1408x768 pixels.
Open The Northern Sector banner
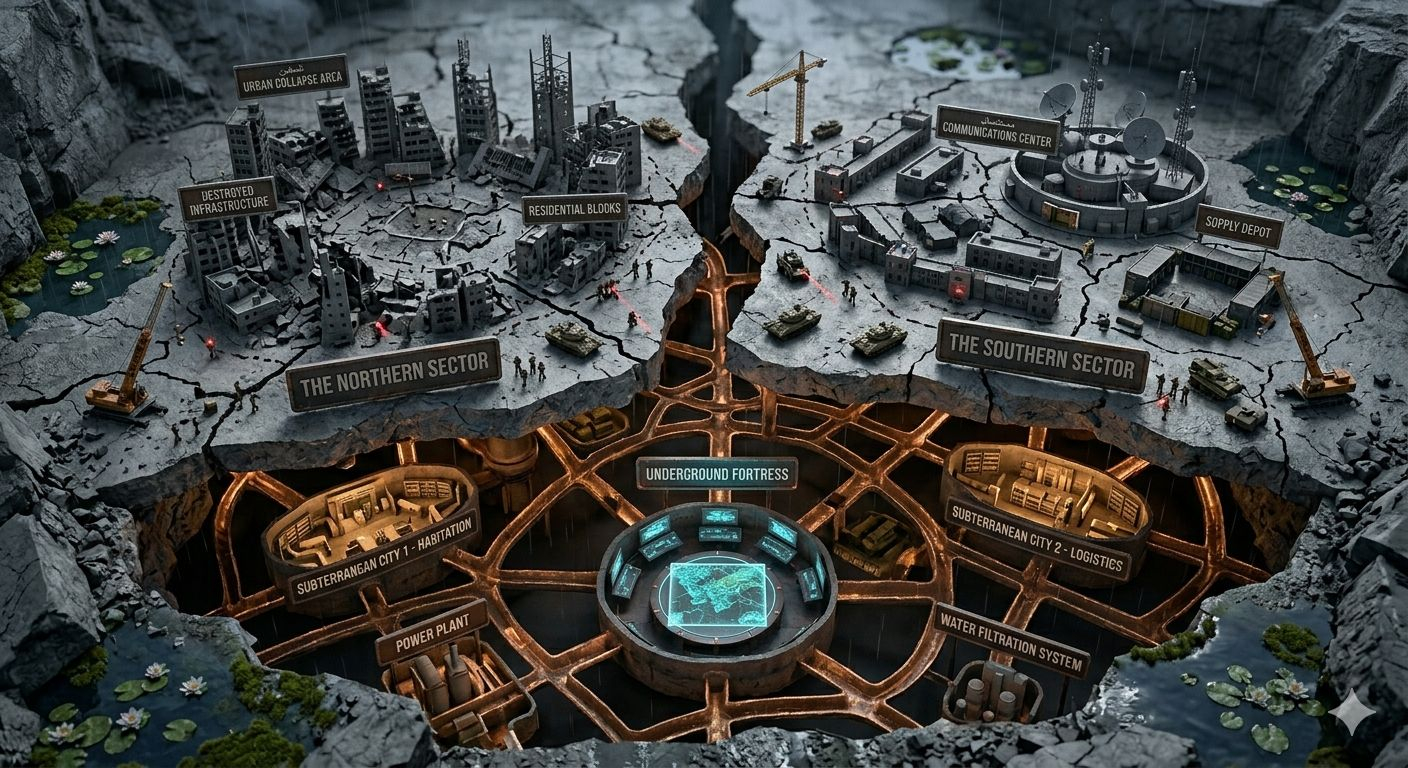[393, 373]
